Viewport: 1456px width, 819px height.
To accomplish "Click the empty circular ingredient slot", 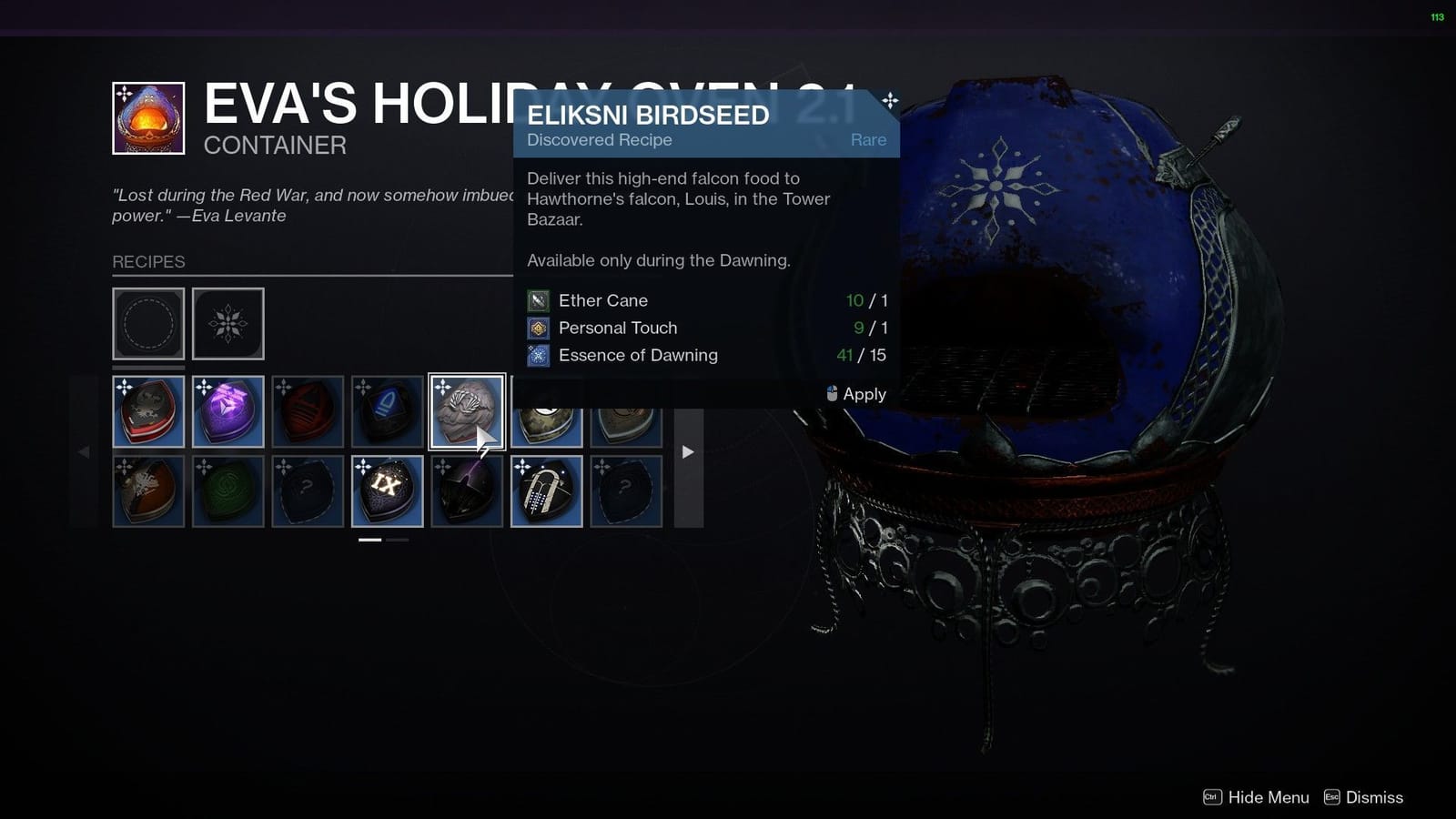I will point(148,323).
